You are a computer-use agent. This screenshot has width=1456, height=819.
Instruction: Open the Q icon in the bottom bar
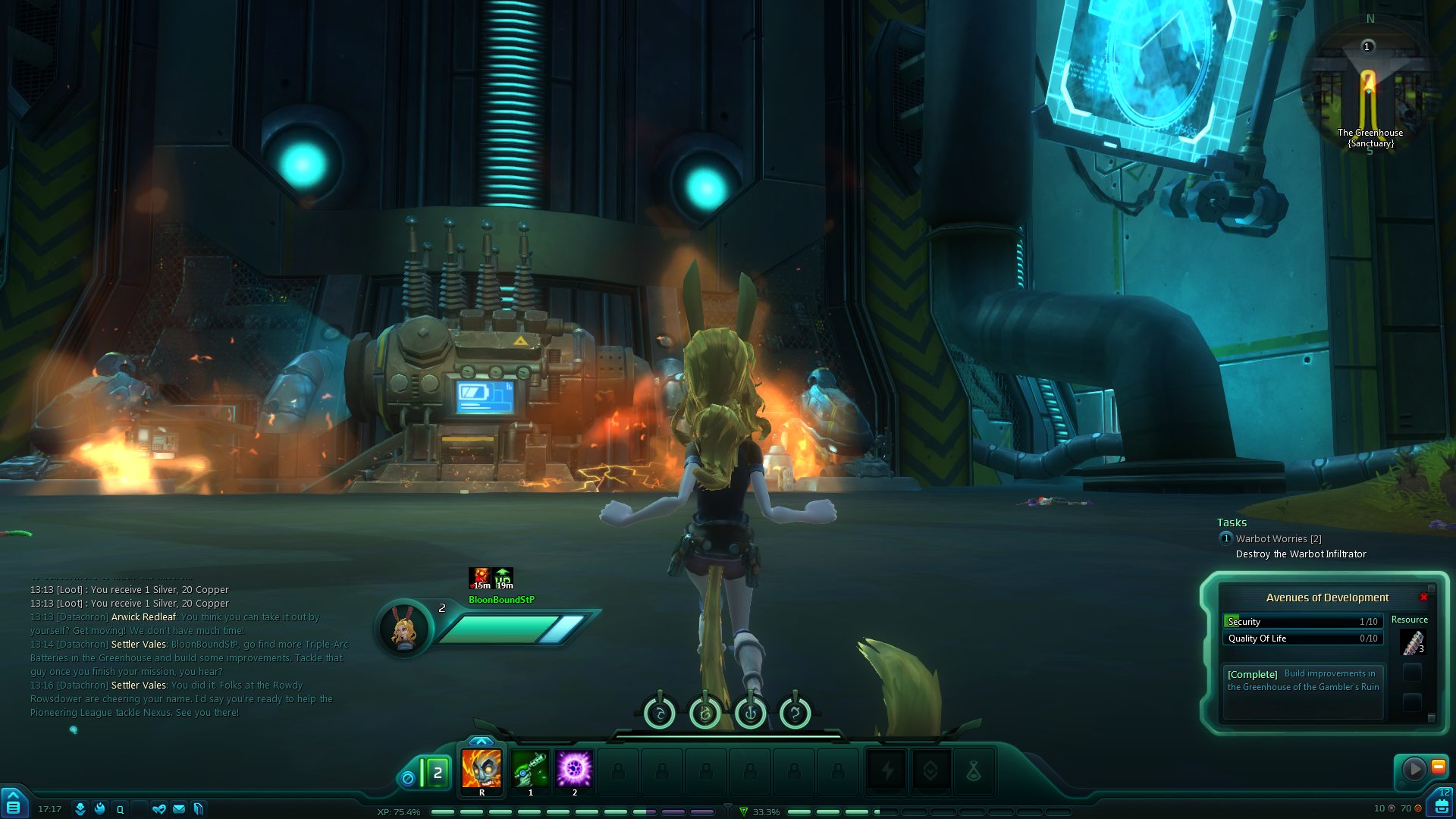pyautogui.click(x=120, y=809)
